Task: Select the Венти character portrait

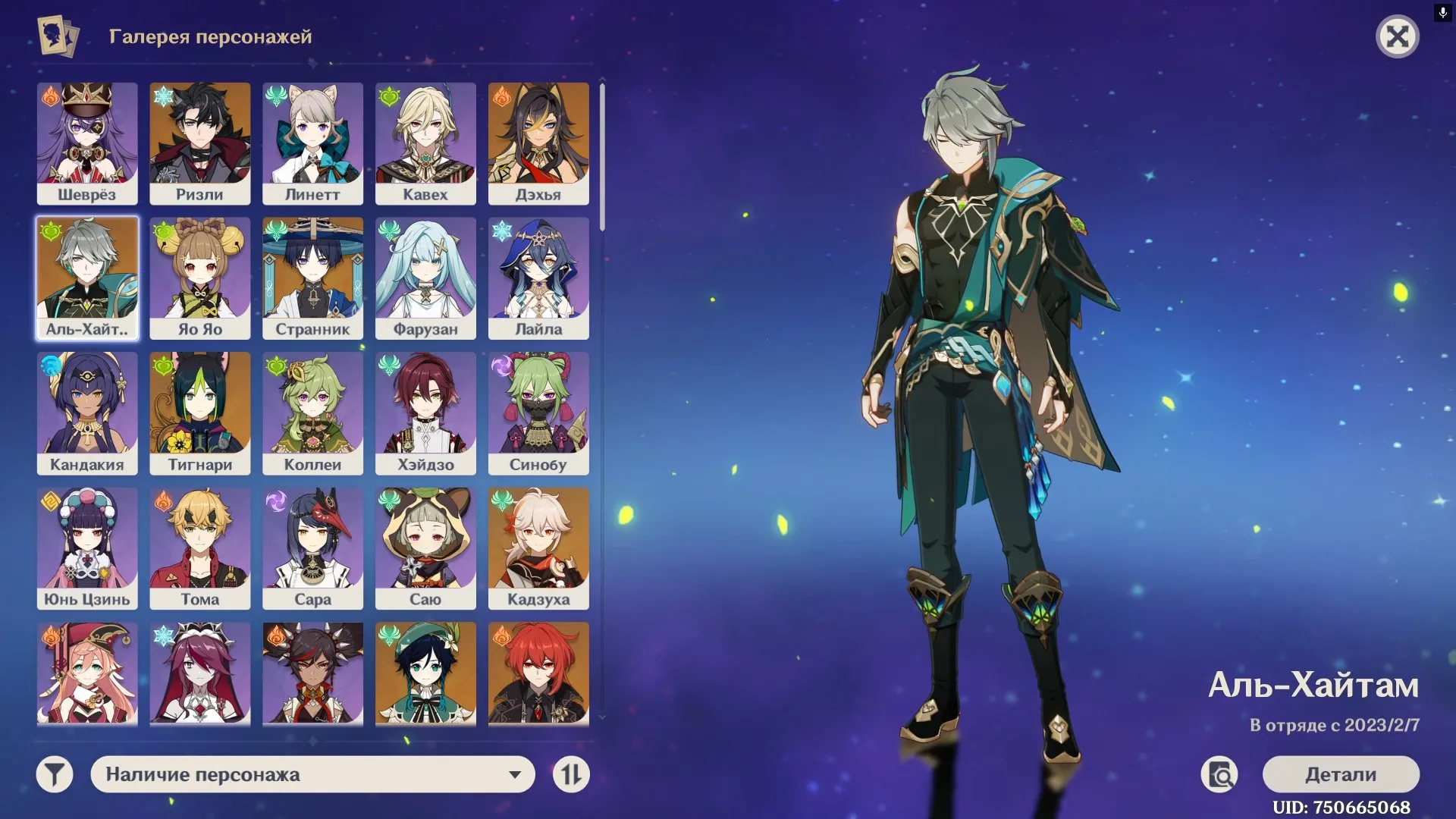Action: [x=425, y=673]
